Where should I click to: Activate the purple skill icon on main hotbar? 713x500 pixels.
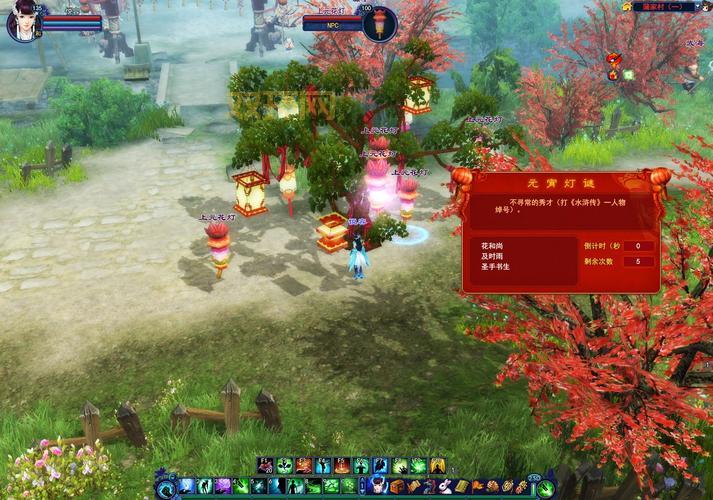[223, 486]
